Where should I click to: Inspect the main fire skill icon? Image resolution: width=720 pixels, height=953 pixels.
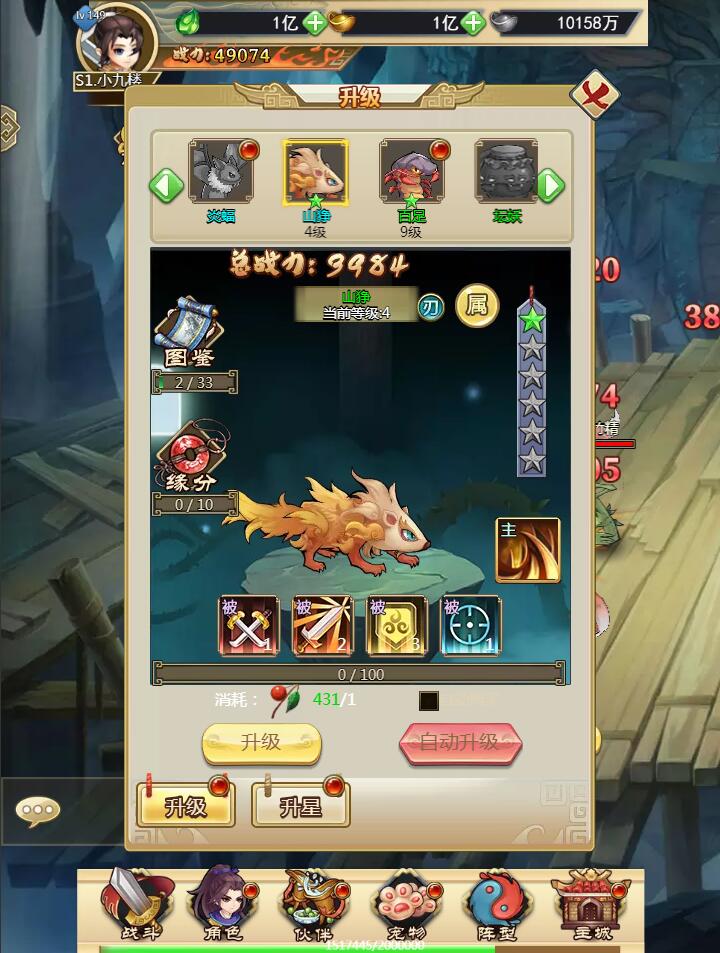pos(527,549)
